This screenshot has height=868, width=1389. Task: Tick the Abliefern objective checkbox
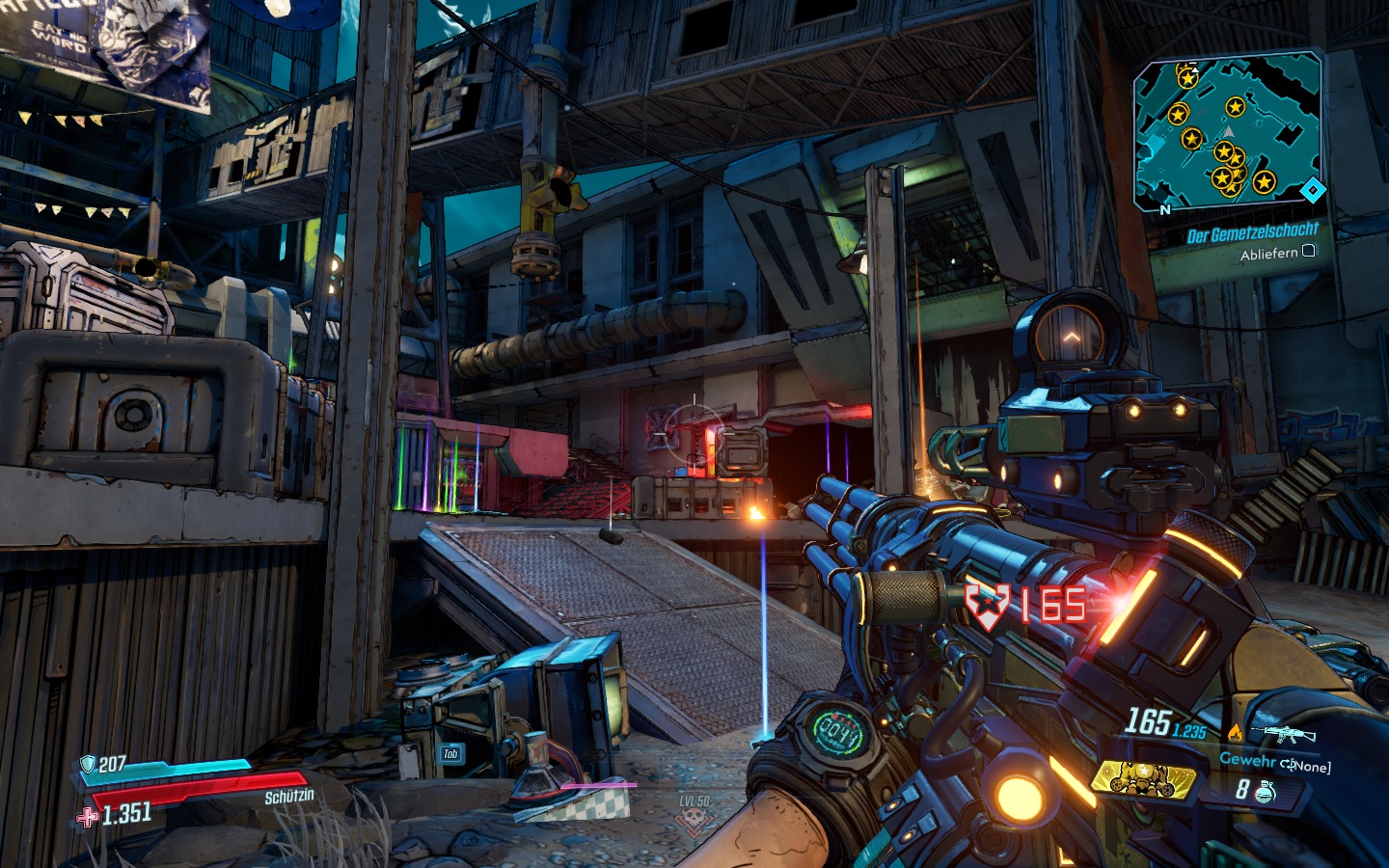pyautogui.click(x=1309, y=251)
